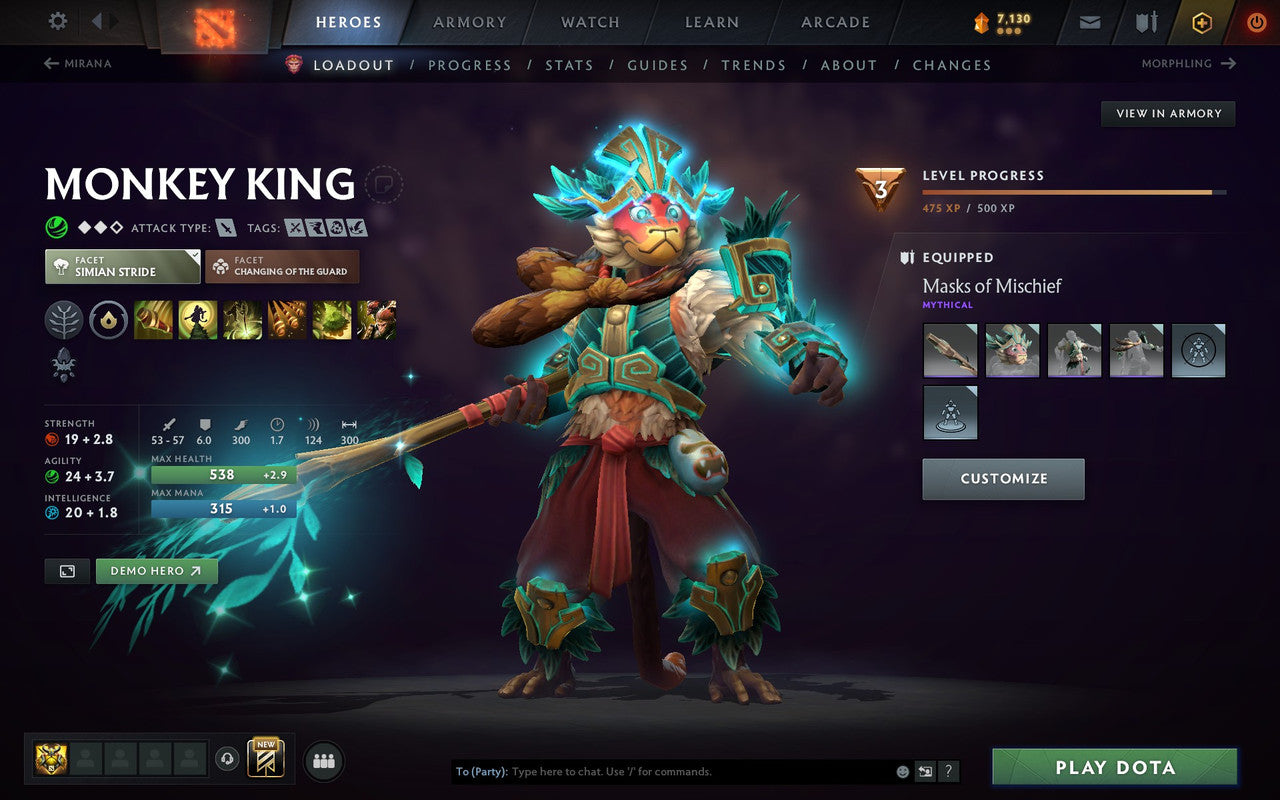This screenshot has width=1280, height=800.
Task: Open the Dota Plus hexagon icon
Action: pyautogui.click(x=1201, y=22)
